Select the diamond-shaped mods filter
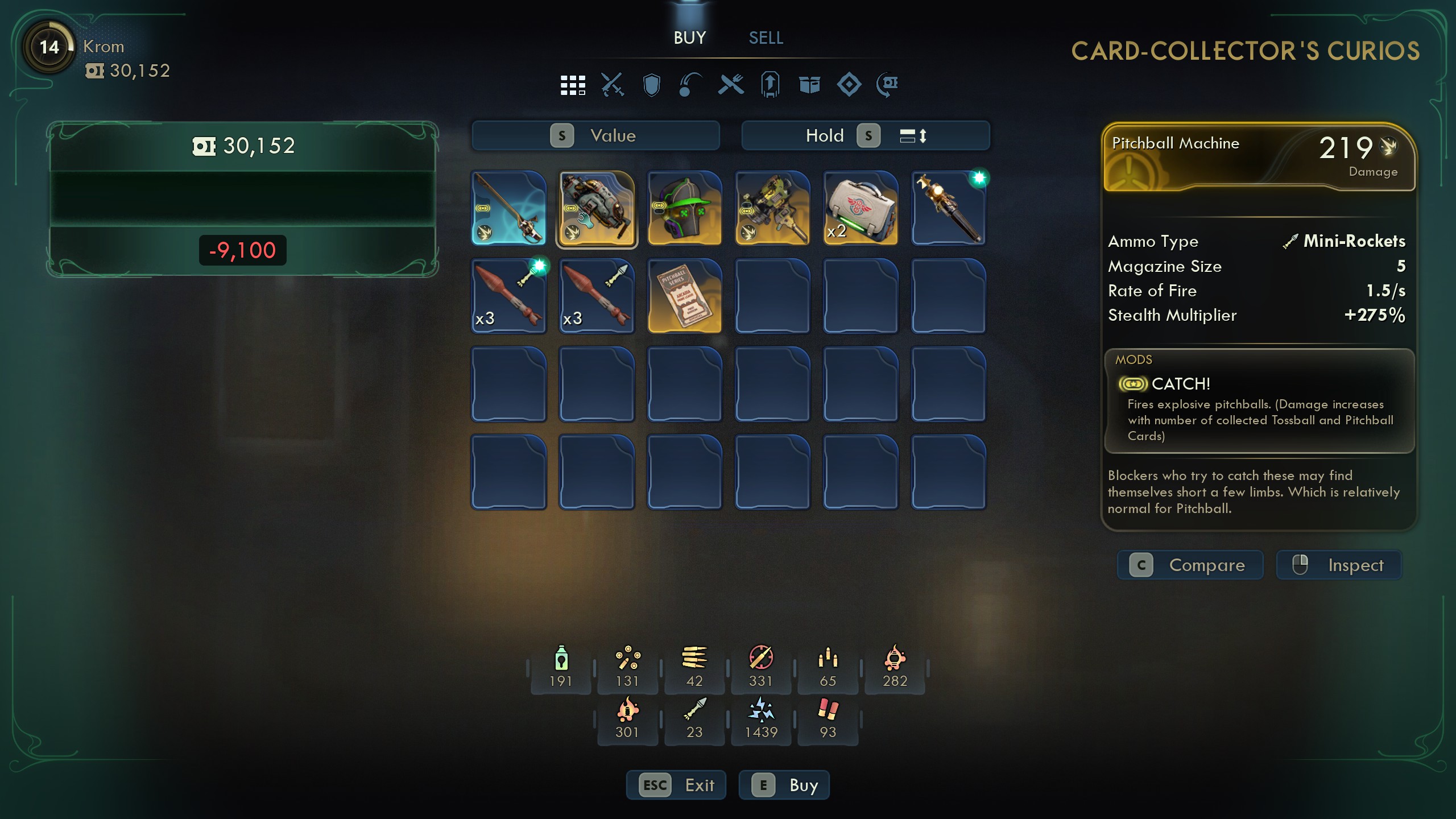This screenshot has height=819, width=1456. pos(849,85)
